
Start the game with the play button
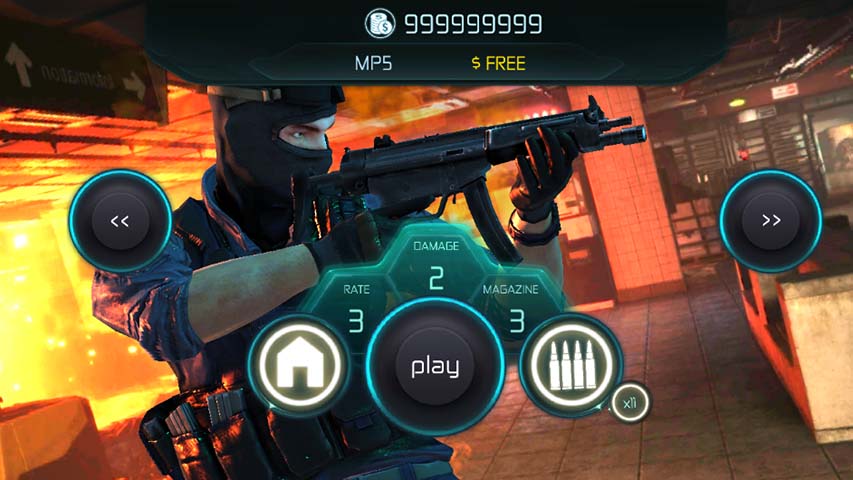pyautogui.click(x=434, y=366)
